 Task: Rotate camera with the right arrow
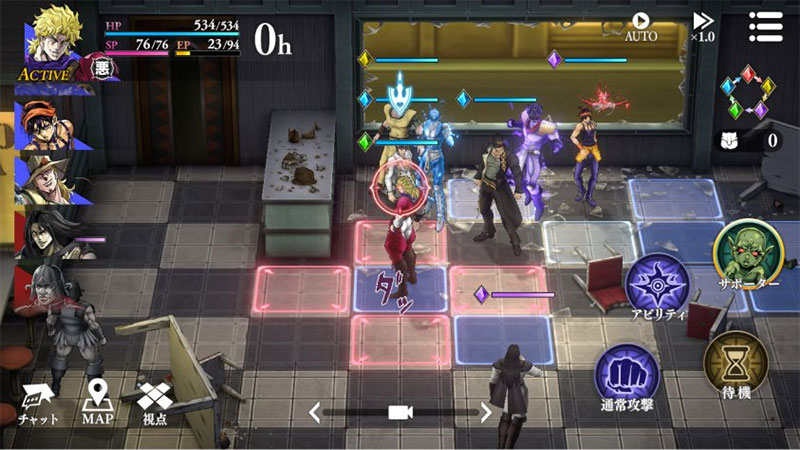(x=487, y=411)
